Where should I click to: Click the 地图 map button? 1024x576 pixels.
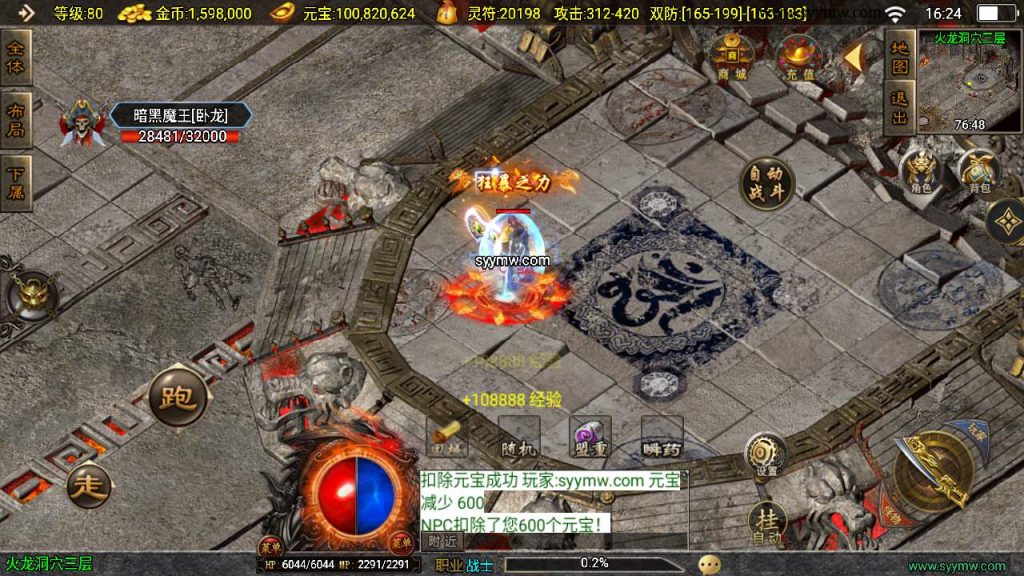(x=900, y=56)
